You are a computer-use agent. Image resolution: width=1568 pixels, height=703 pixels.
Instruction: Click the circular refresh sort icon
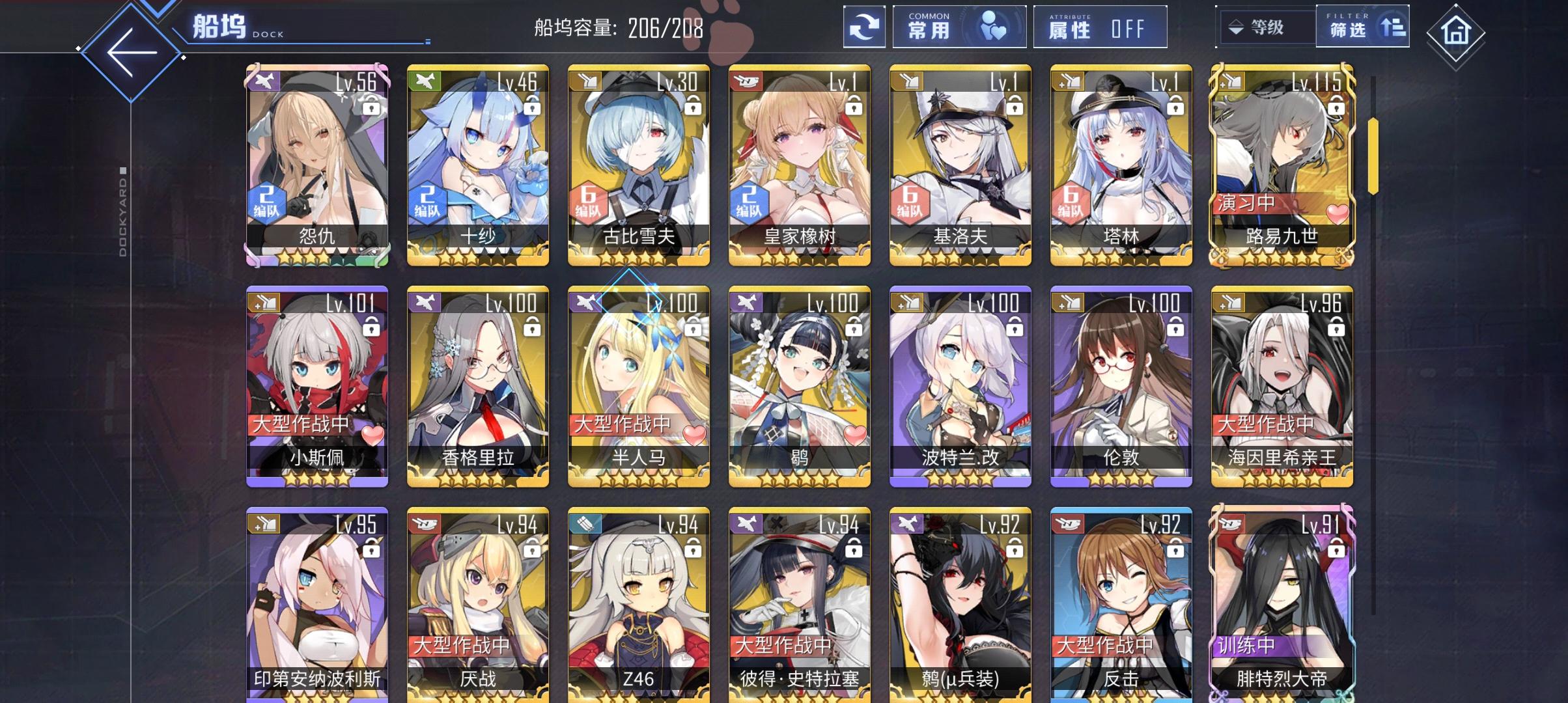(x=865, y=27)
